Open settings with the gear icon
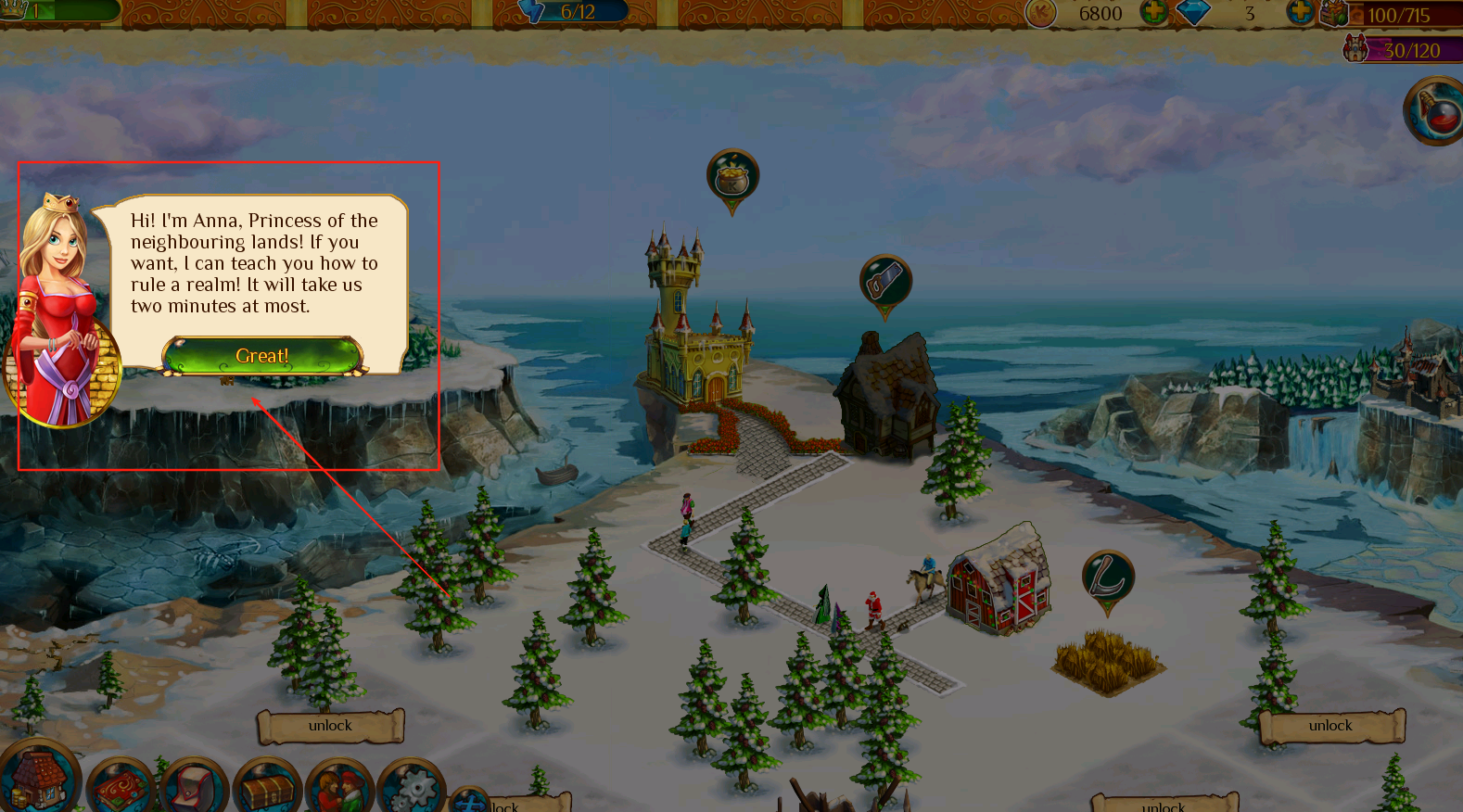The height and width of the screenshot is (812, 1463). 412,790
